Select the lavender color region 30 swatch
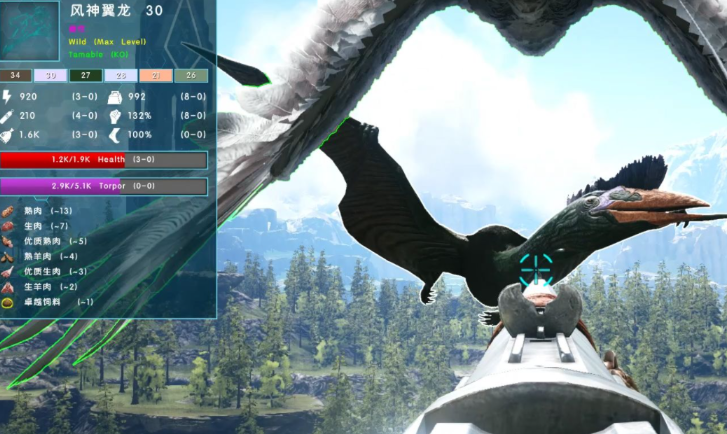 [x=51, y=75]
